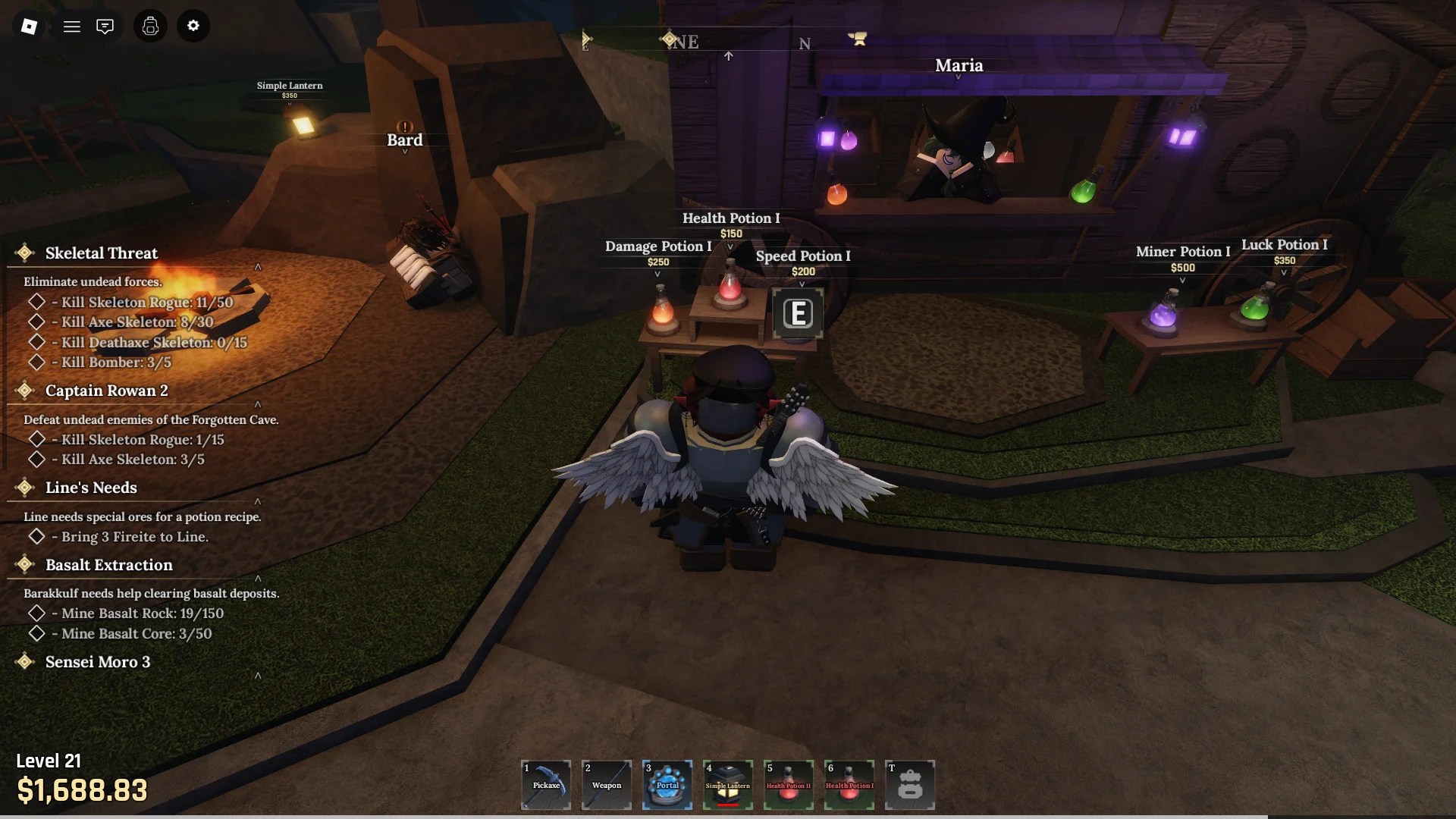Open the emote slot labeled T
This screenshot has height=819, width=1456.
pos(911,785)
